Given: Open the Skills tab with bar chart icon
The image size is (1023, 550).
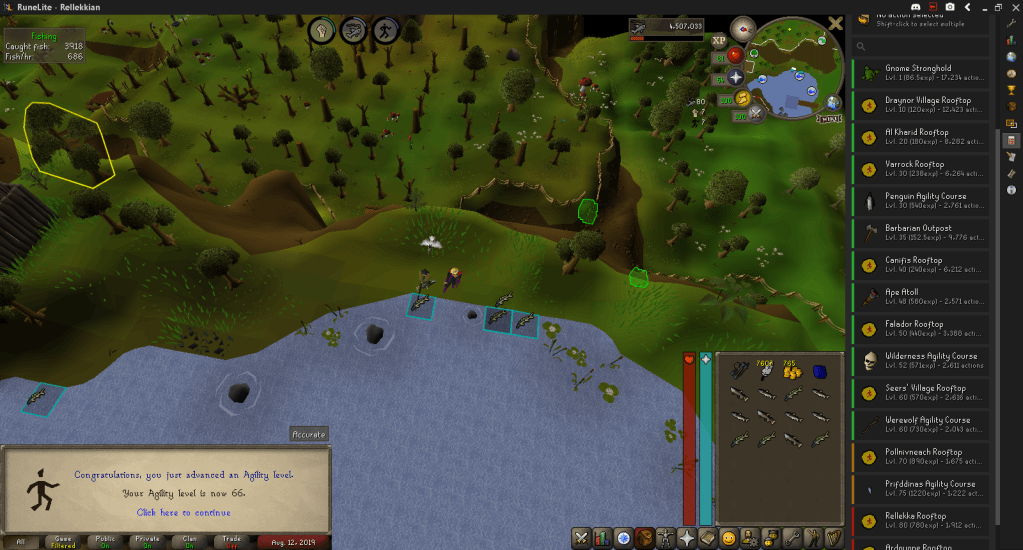Looking at the screenshot, I should coord(603,538).
